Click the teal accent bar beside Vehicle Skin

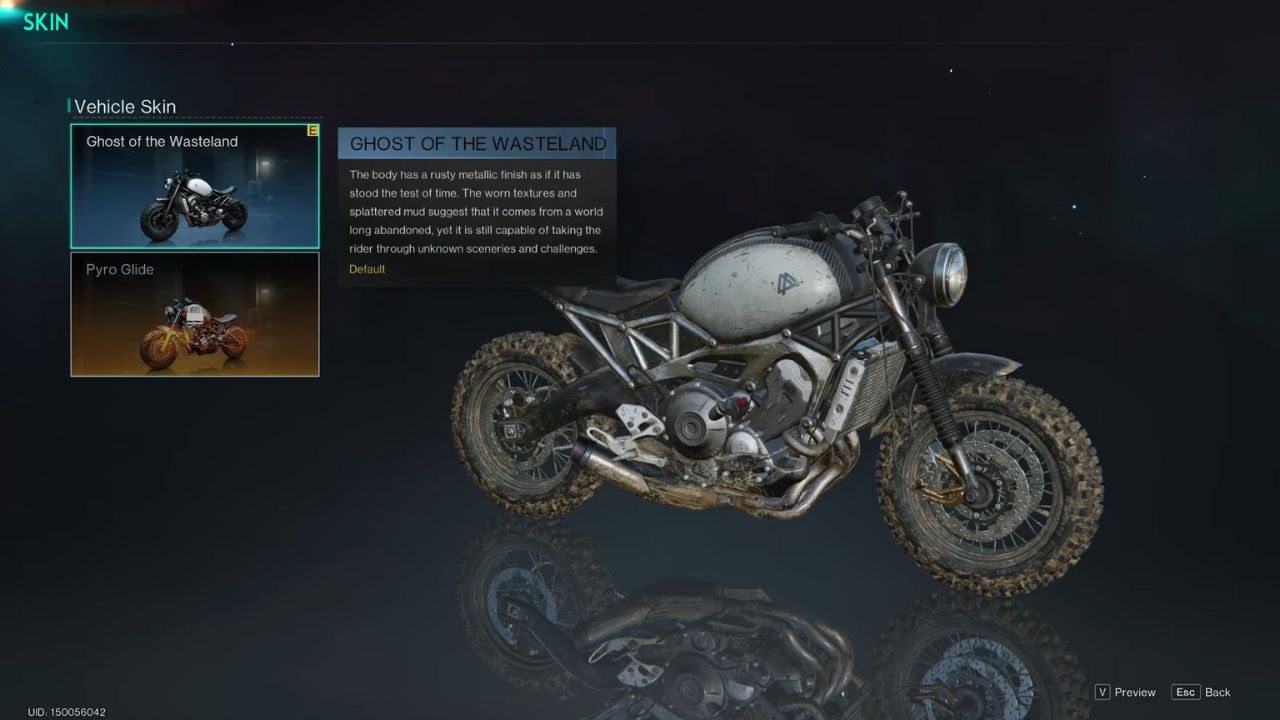click(69, 106)
